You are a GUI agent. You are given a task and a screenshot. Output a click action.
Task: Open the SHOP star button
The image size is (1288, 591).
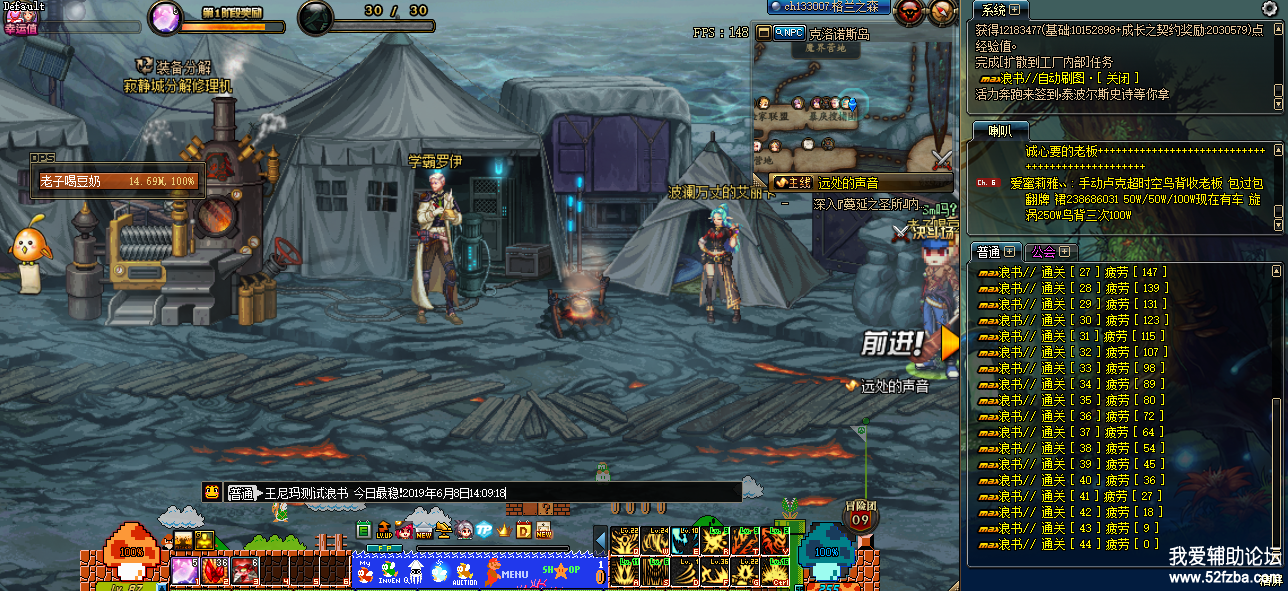coord(560,570)
